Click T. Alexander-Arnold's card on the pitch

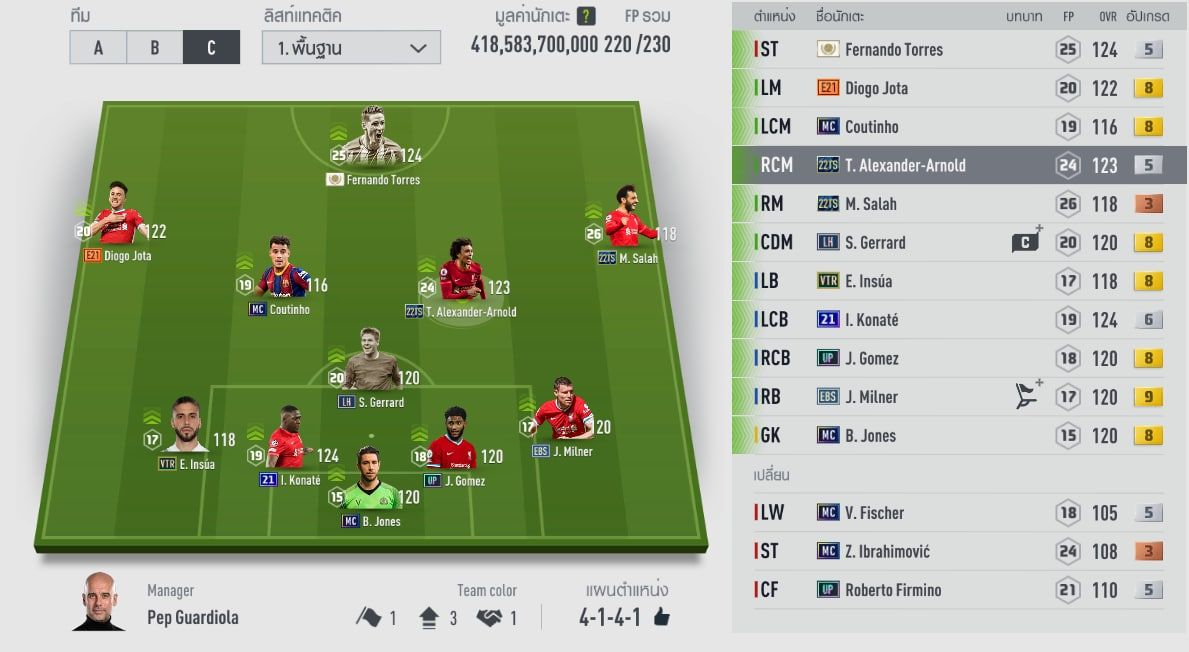pos(461,272)
